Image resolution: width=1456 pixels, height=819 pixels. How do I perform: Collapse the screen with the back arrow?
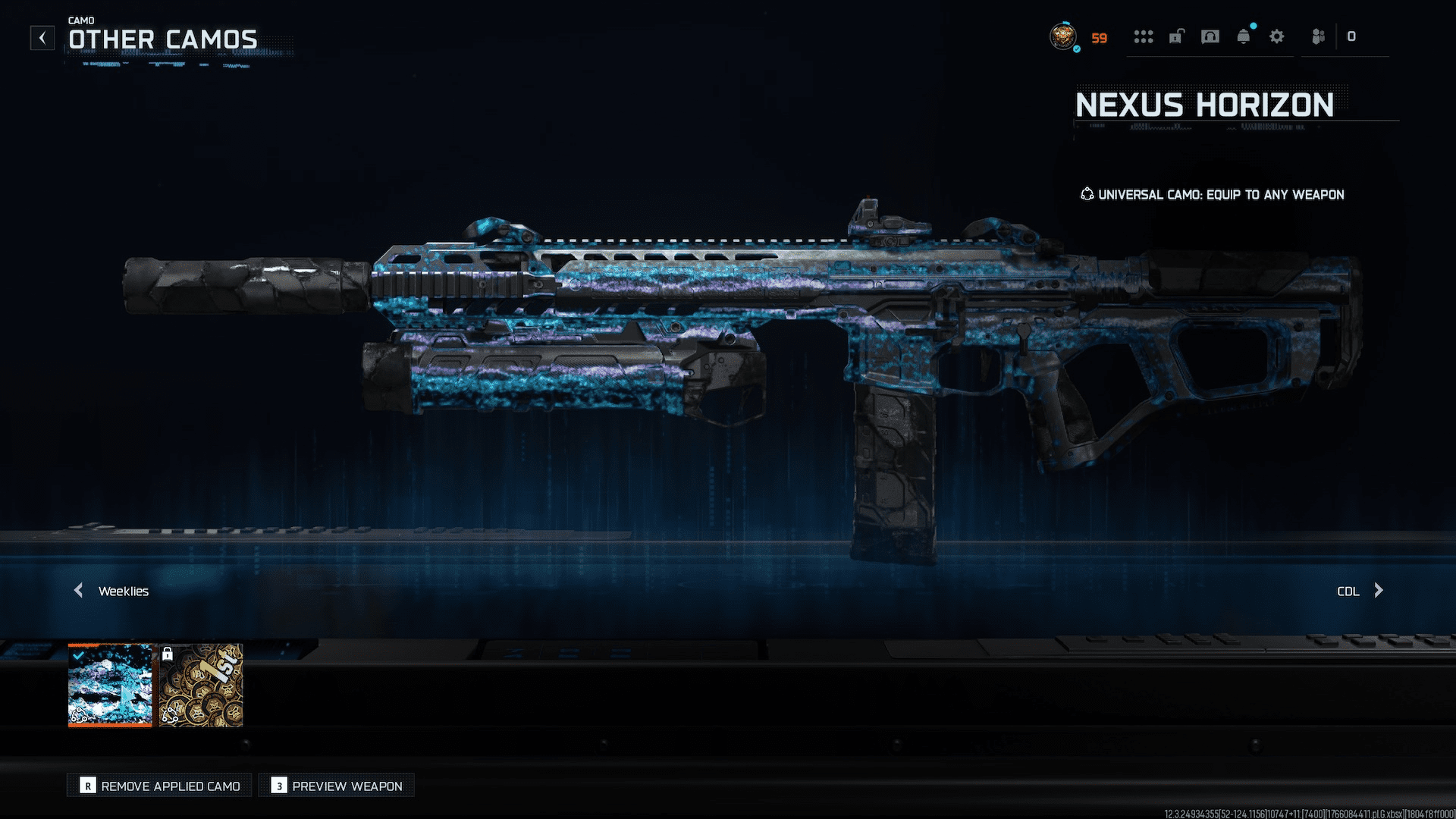click(42, 37)
